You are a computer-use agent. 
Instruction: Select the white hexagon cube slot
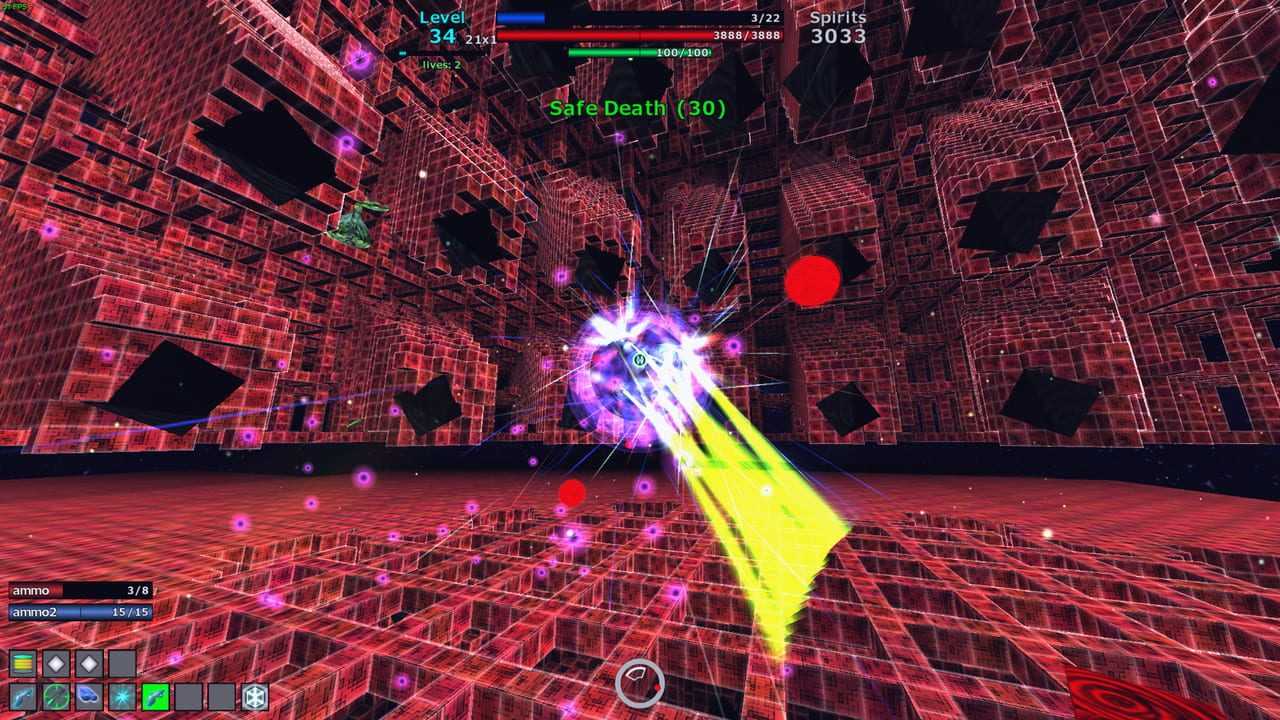(x=255, y=696)
